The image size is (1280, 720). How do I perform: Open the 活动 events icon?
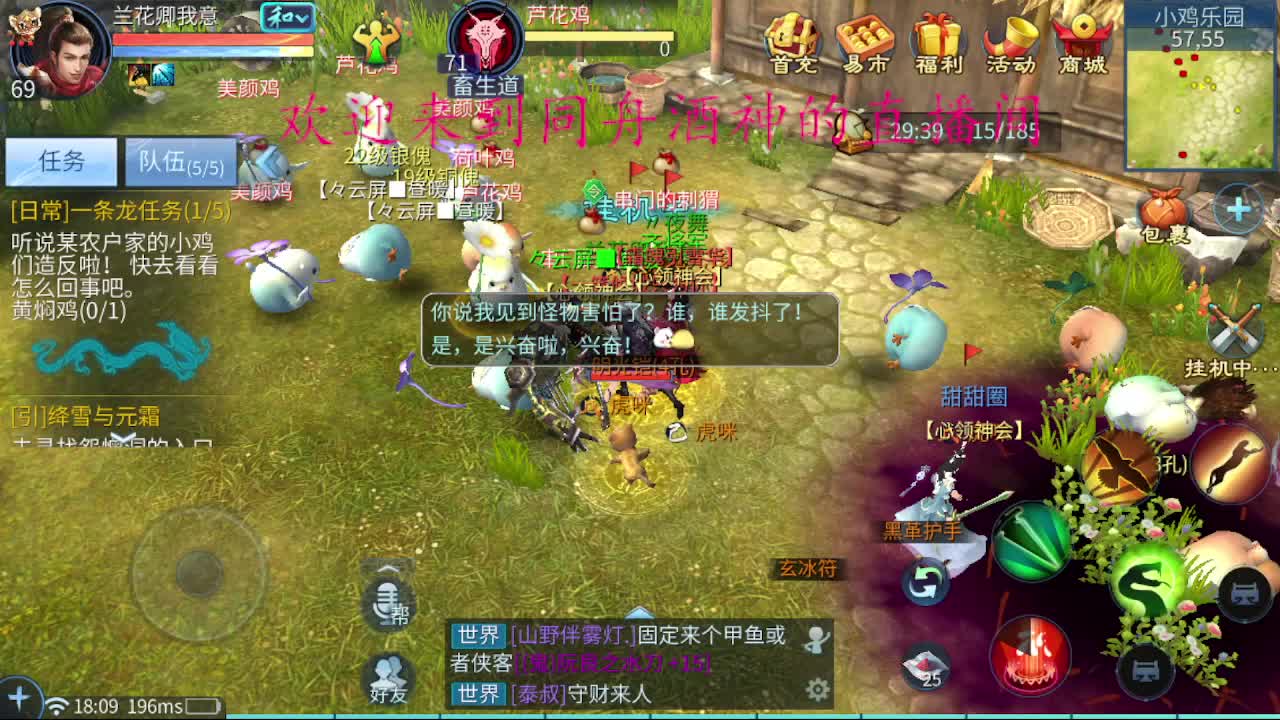[x=1010, y=42]
